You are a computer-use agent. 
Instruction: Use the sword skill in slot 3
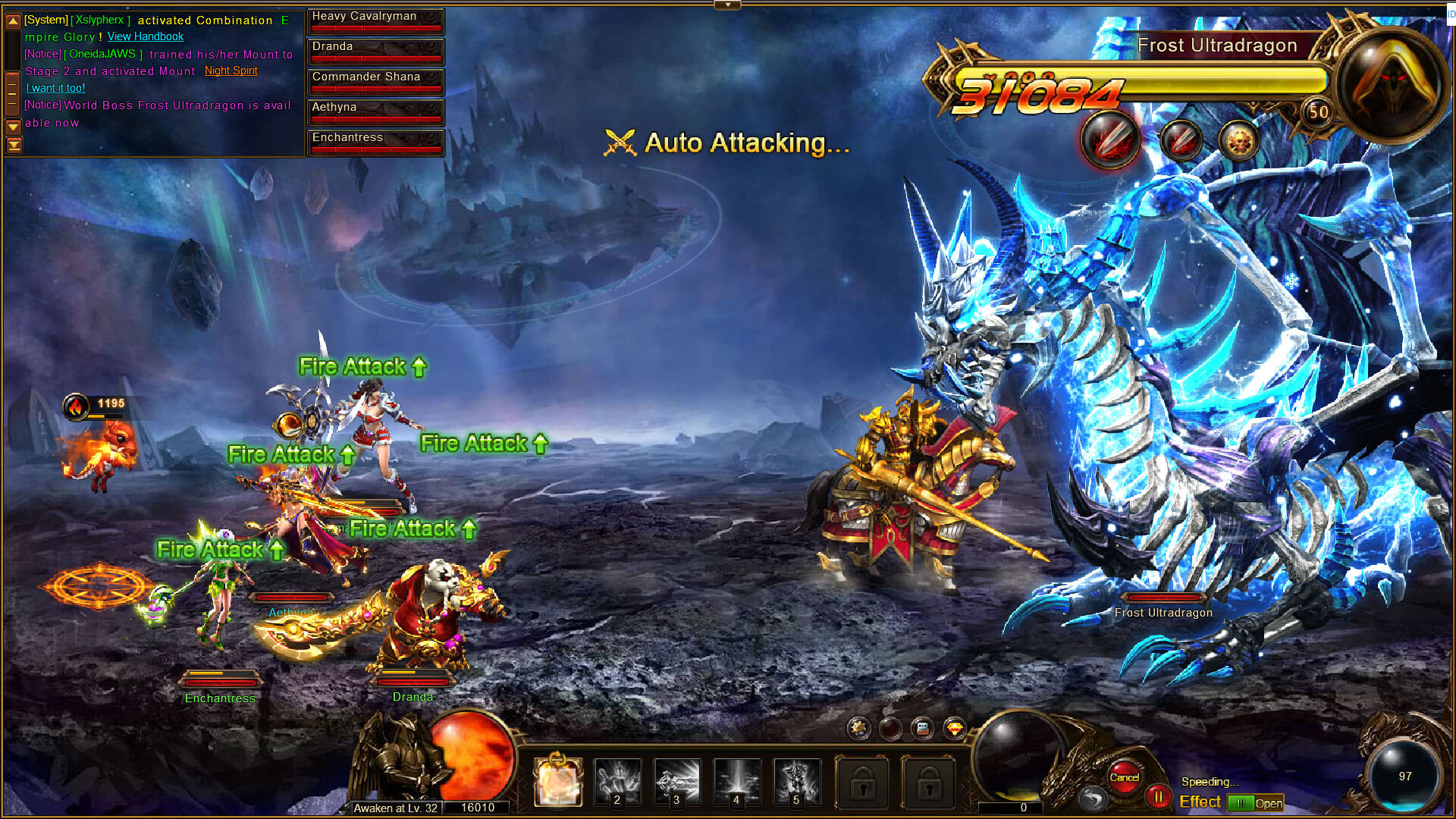(x=677, y=781)
